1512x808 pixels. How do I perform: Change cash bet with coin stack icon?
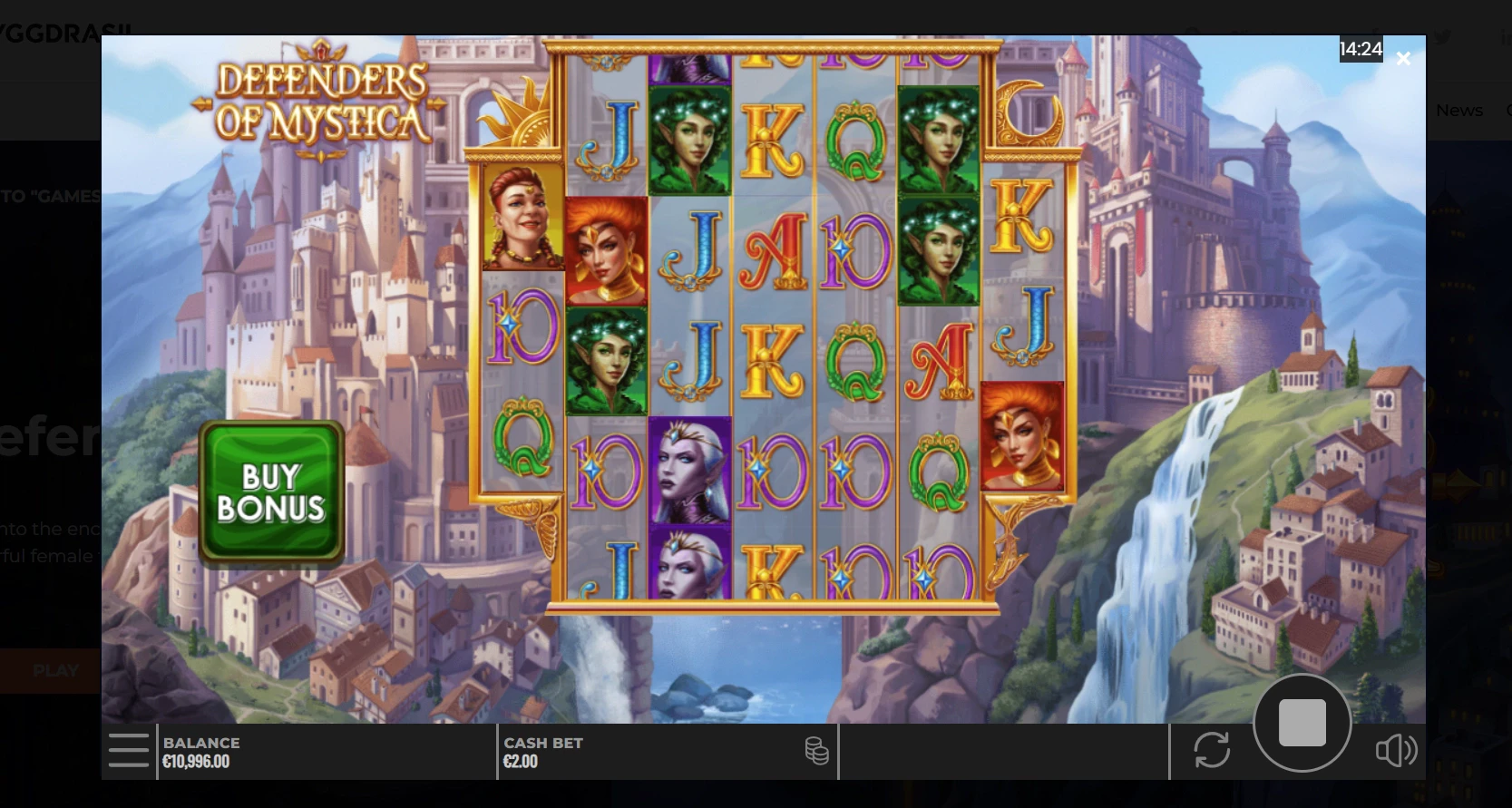(x=816, y=751)
